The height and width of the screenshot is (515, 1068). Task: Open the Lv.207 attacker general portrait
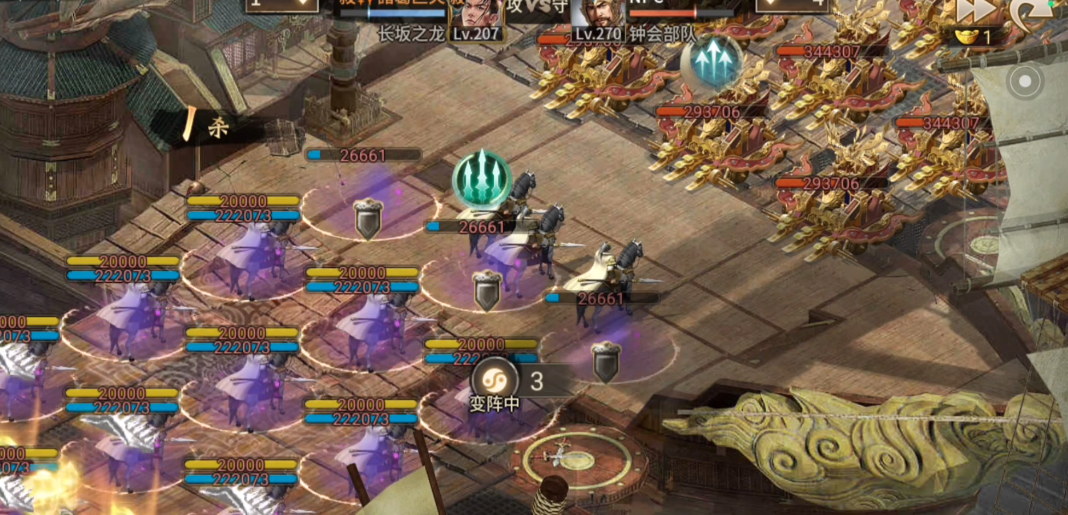[x=478, y=12]
